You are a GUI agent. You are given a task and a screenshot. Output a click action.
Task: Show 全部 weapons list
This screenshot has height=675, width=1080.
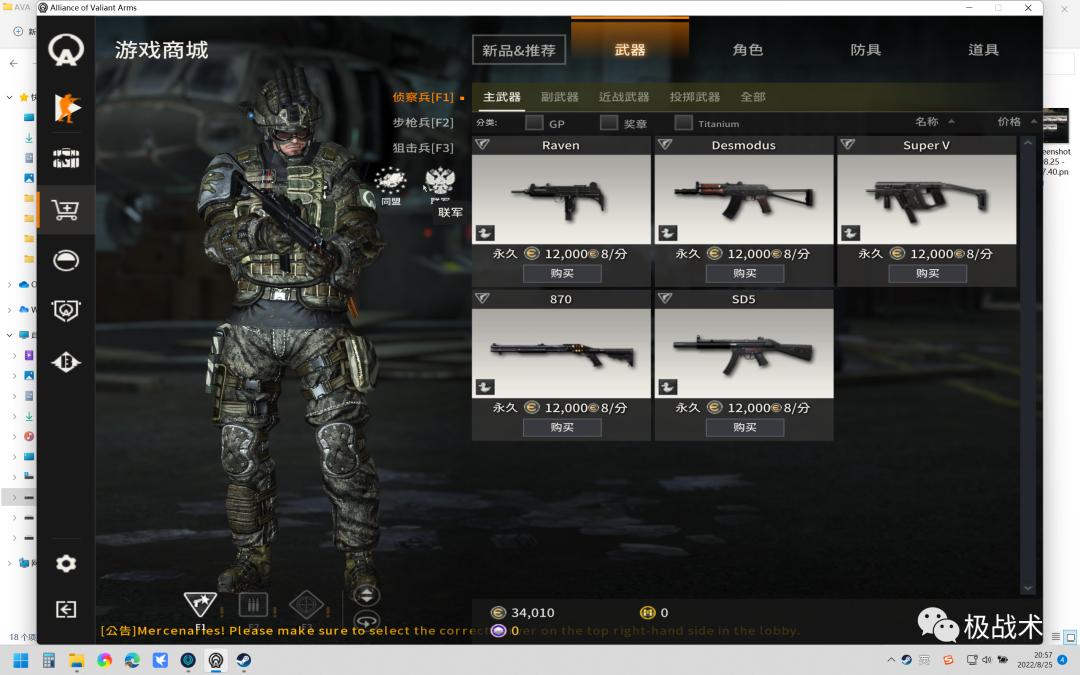pos(753,97)
